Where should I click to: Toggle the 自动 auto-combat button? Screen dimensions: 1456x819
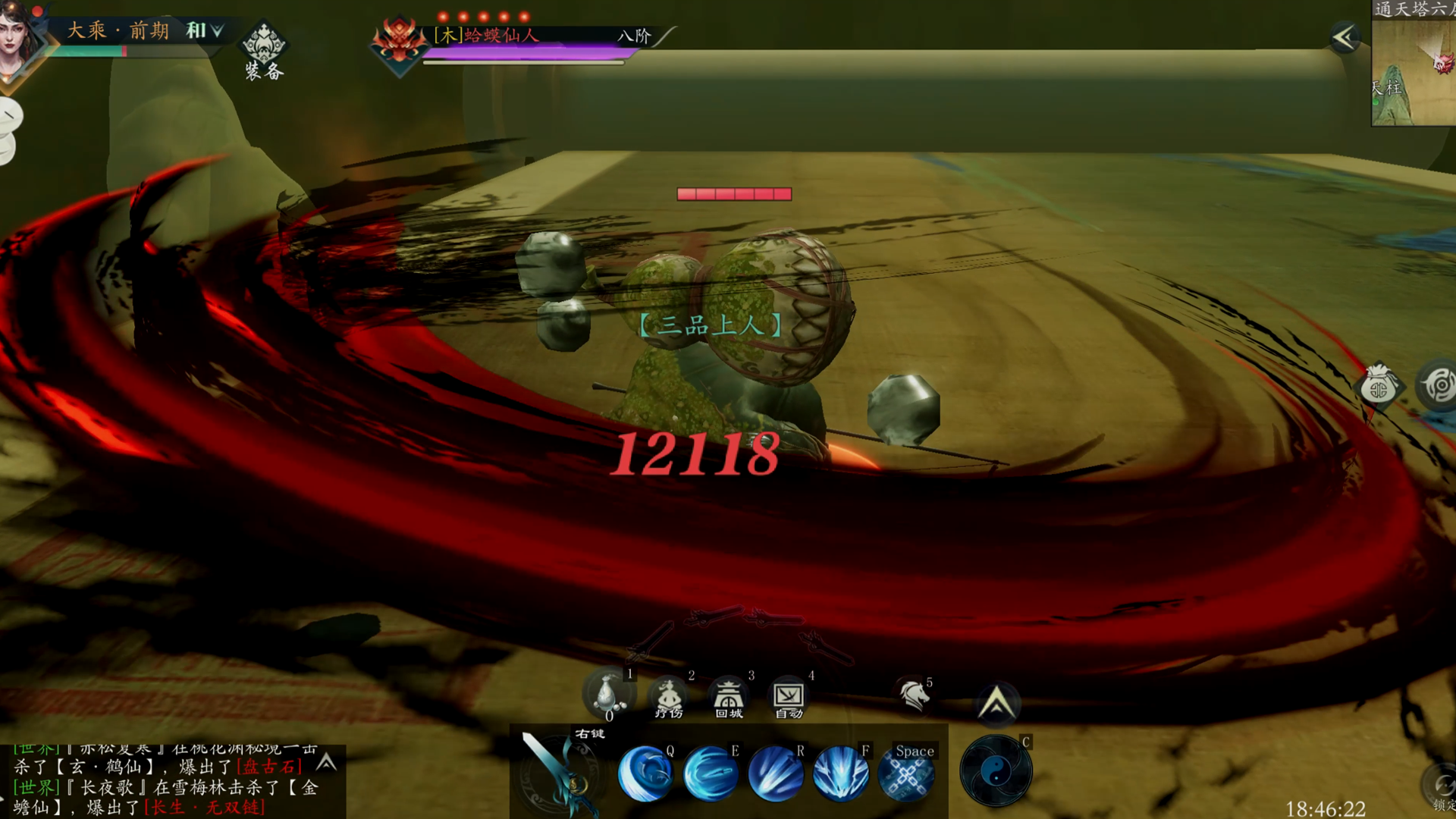(789, 696)
